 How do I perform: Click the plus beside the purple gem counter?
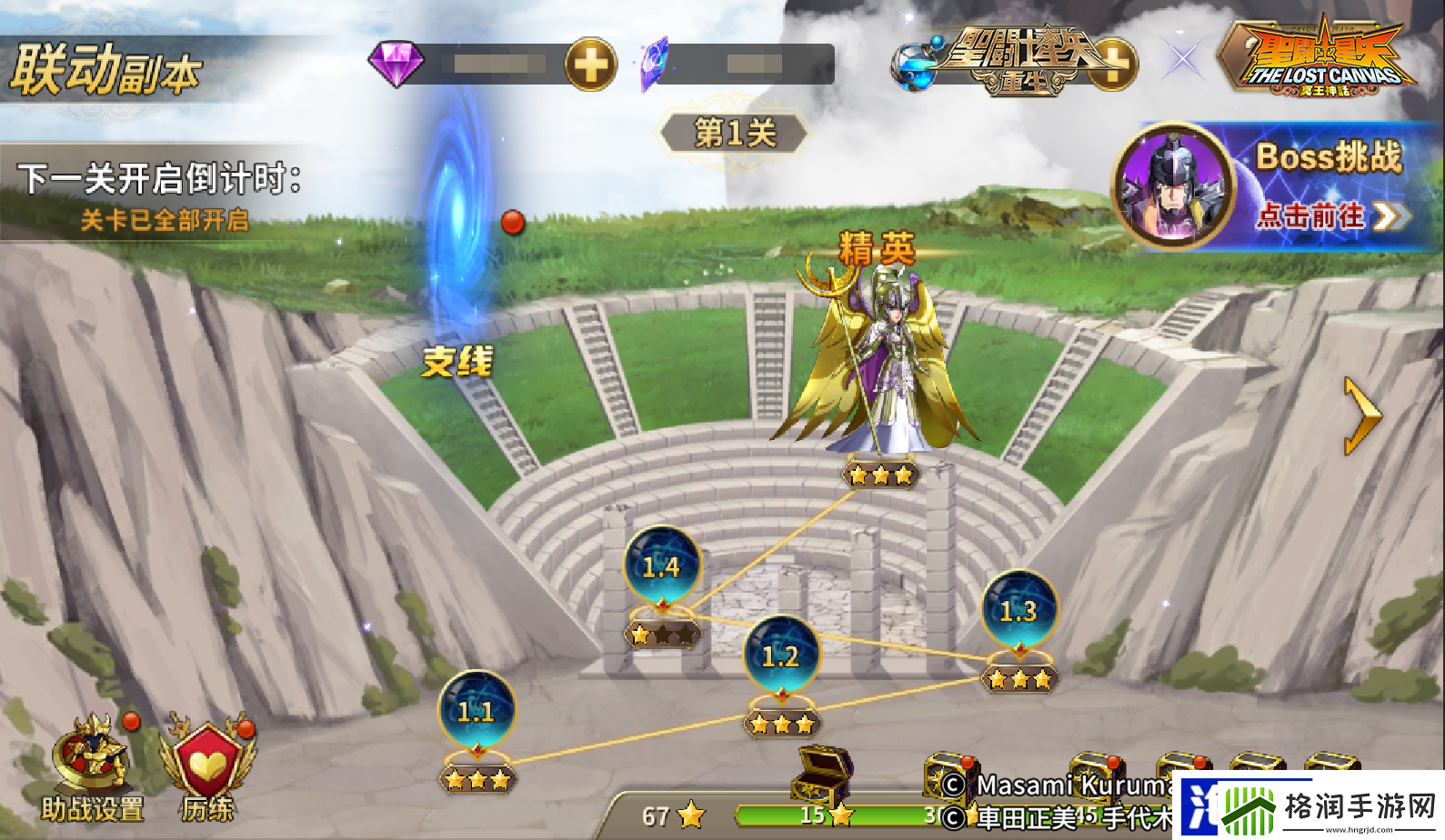pyautogui.click(x=592, y=65)
